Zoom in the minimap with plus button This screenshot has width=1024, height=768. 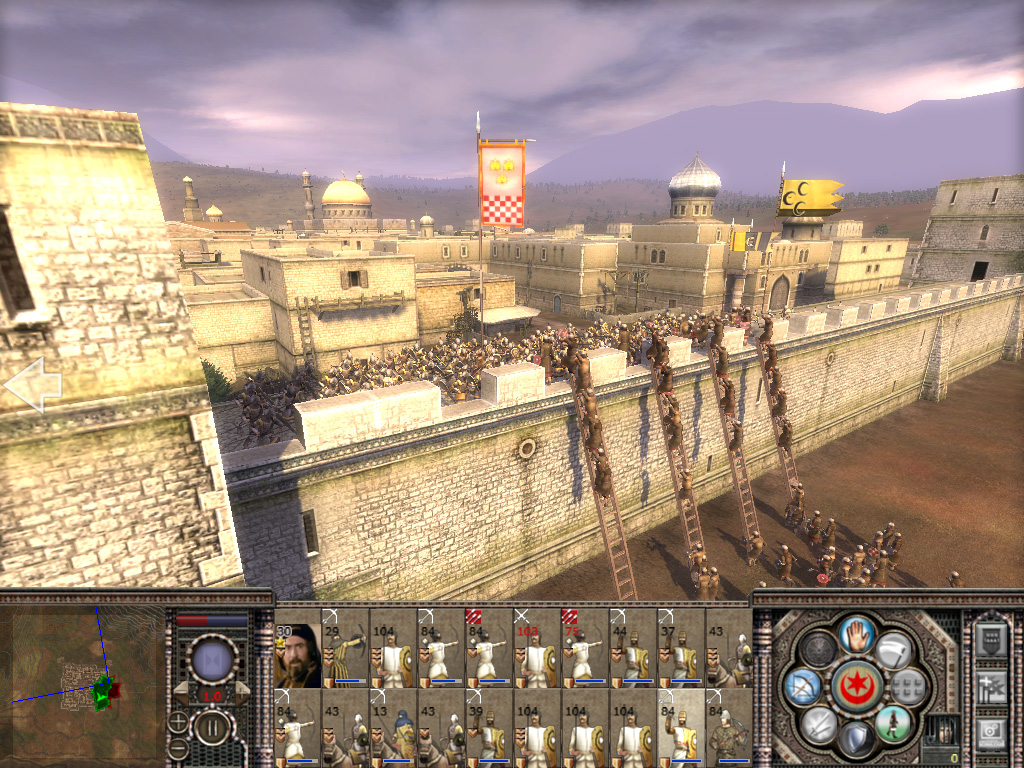point(178,721)
